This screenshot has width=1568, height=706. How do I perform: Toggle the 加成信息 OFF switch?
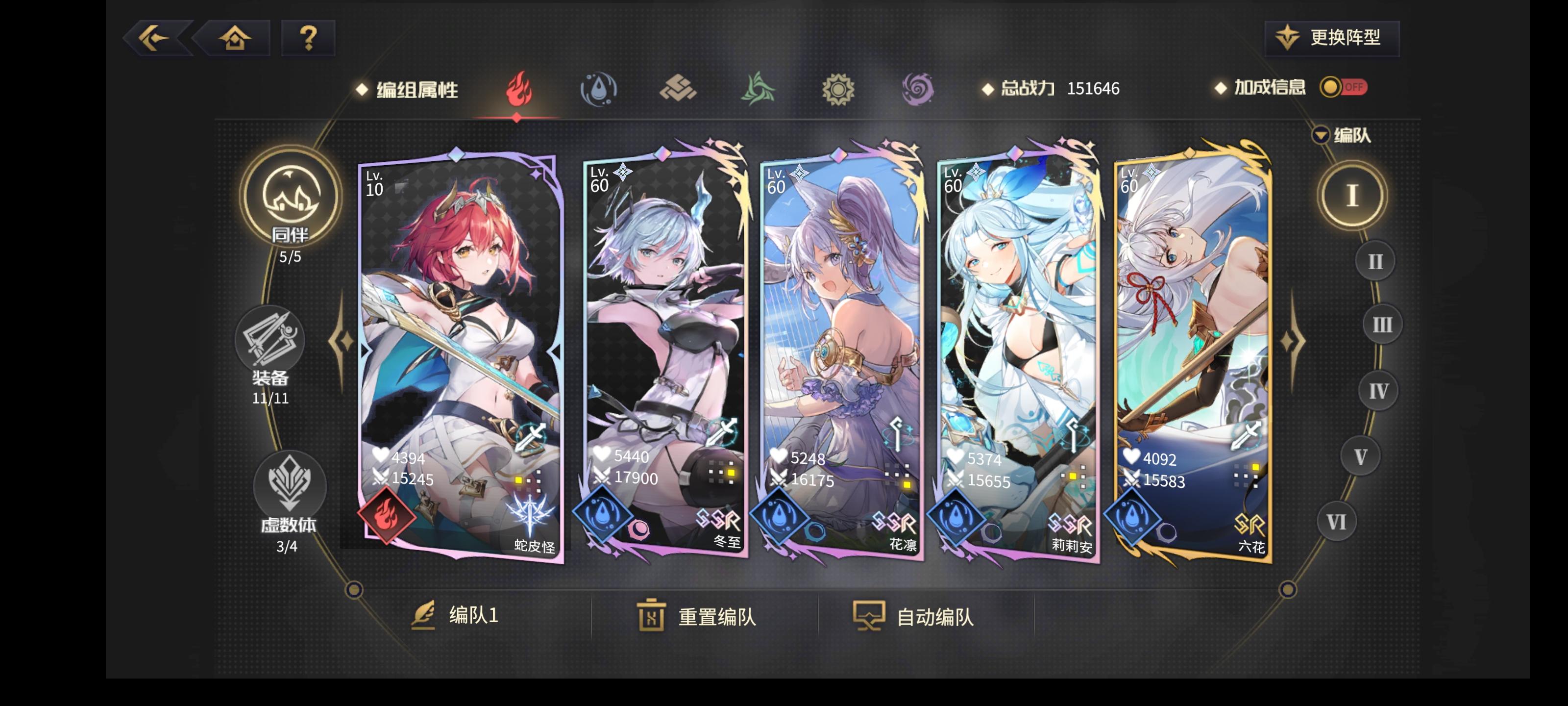tap(1344, 88)
